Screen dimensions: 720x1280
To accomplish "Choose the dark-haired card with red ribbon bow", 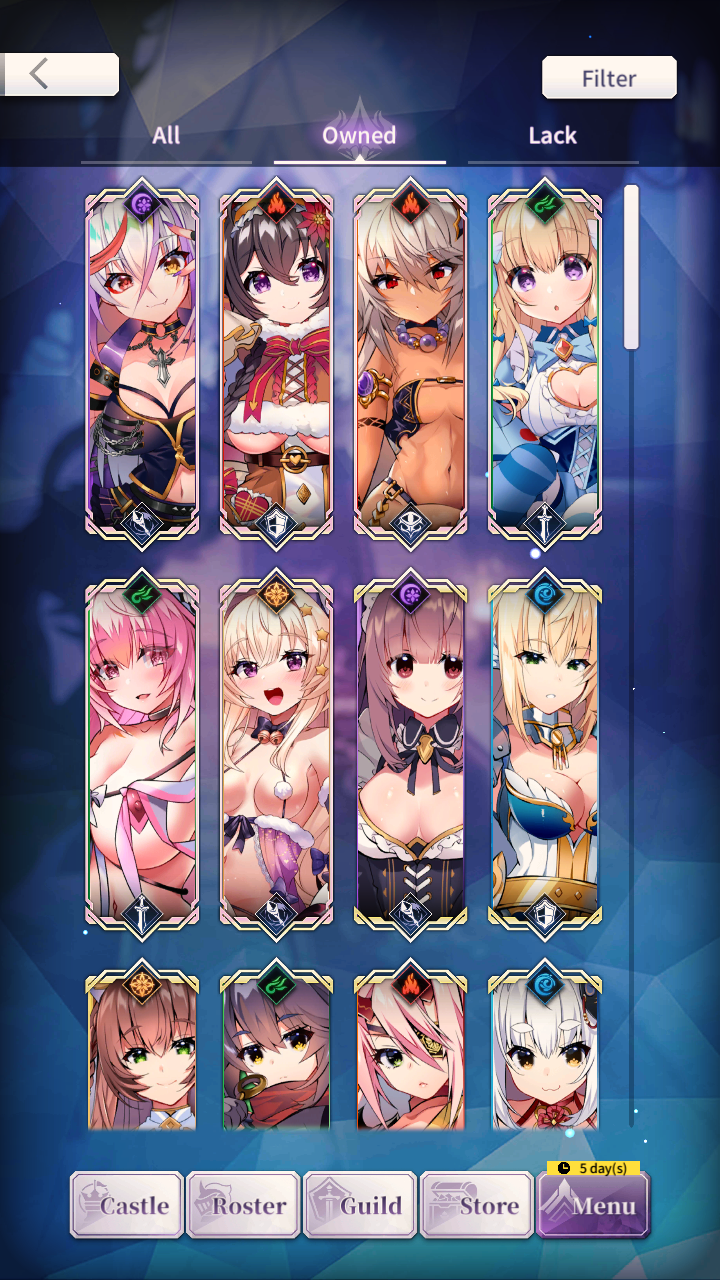I will click(276, 365).
